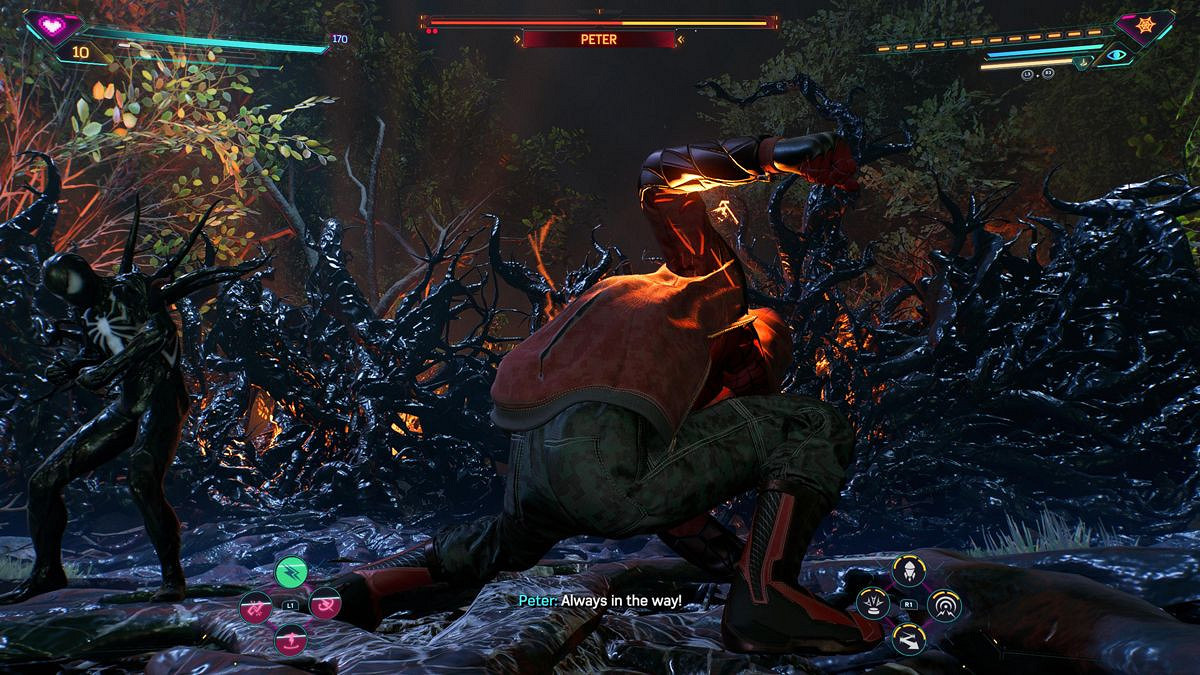
Task: Activate the spiked trap gadget icon
Action: click(x=875, y=604)
